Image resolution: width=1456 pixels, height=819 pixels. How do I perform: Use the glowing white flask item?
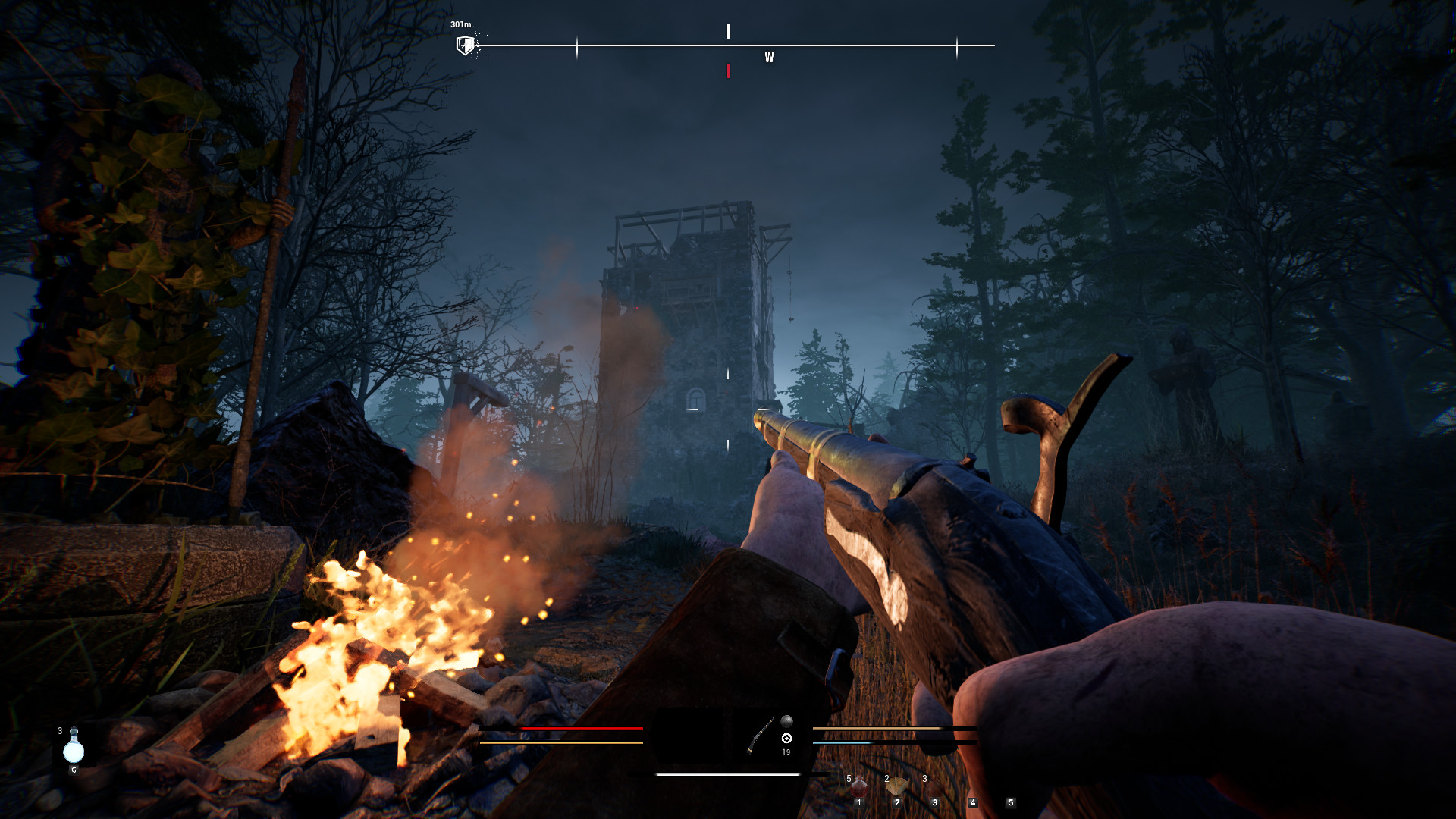click(x=74, y=748)
